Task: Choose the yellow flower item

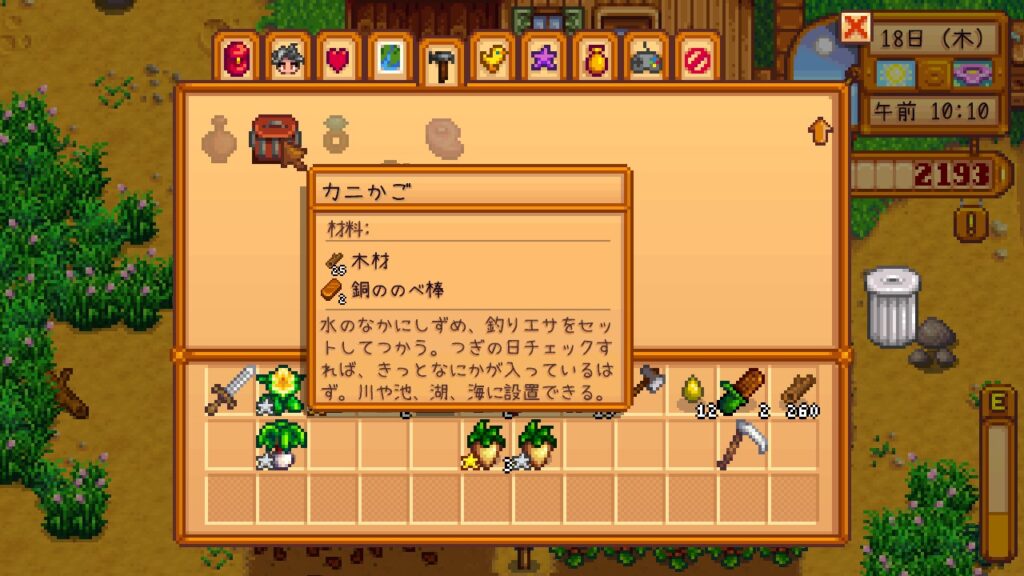Action: coord(282,389)
